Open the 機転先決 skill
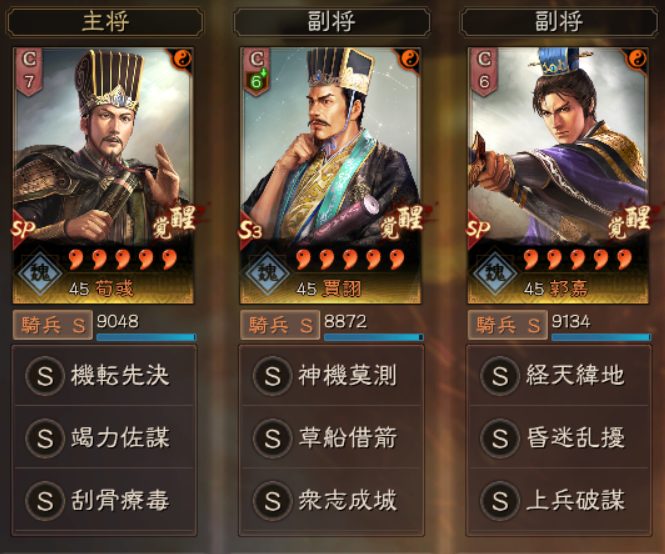Screen dimensions: 665x554 tap(104, 376)
